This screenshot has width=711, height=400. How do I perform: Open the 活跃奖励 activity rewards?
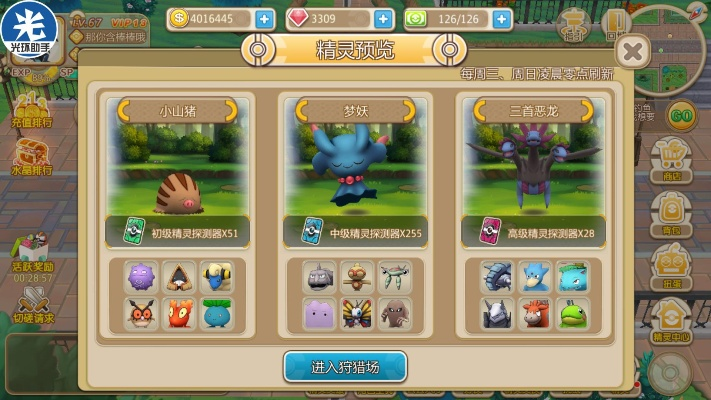pos(32,255)
